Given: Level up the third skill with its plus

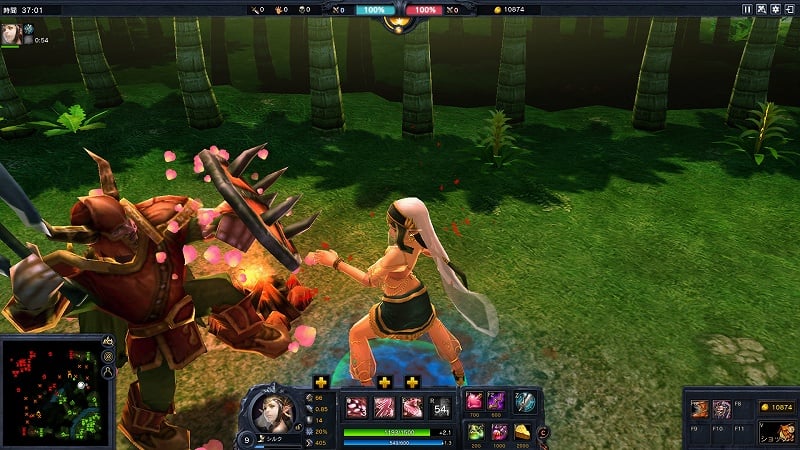Looking at the screenshot, I should click(412, 382).
